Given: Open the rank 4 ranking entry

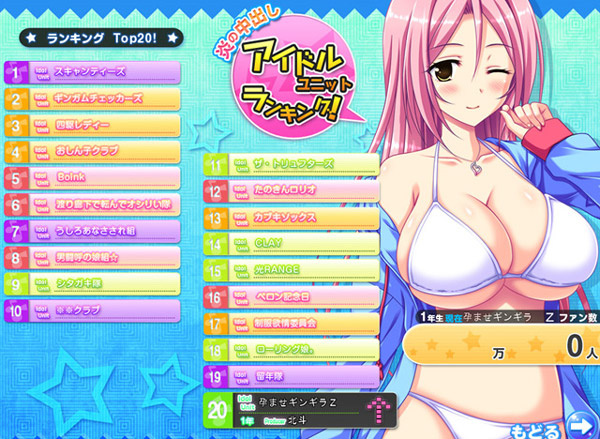Looking at the screenshot, I should [x=93, y=154].
